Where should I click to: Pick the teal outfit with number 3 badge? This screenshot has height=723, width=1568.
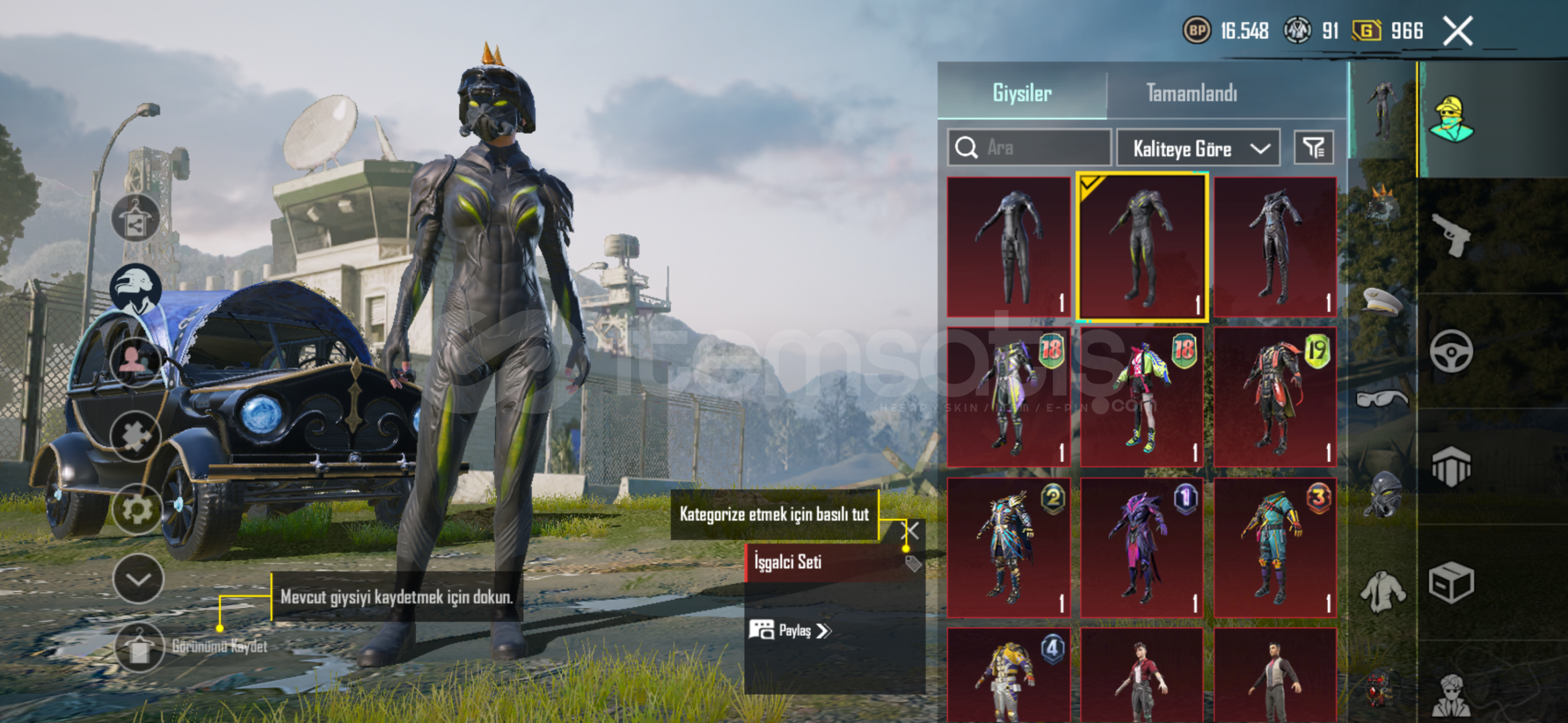click(x=1275, y=548)
